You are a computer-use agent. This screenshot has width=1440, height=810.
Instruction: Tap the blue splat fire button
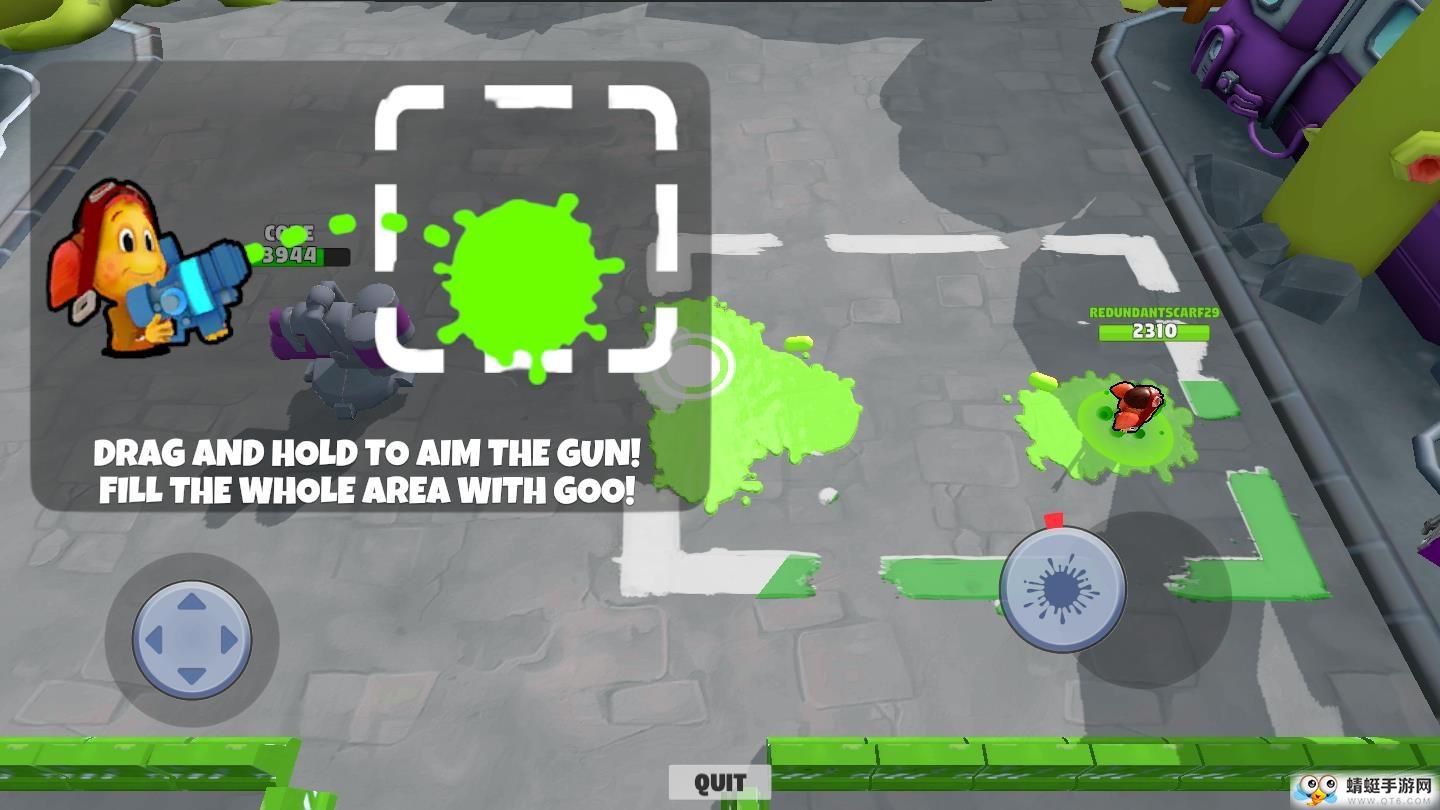[1062, 588]
